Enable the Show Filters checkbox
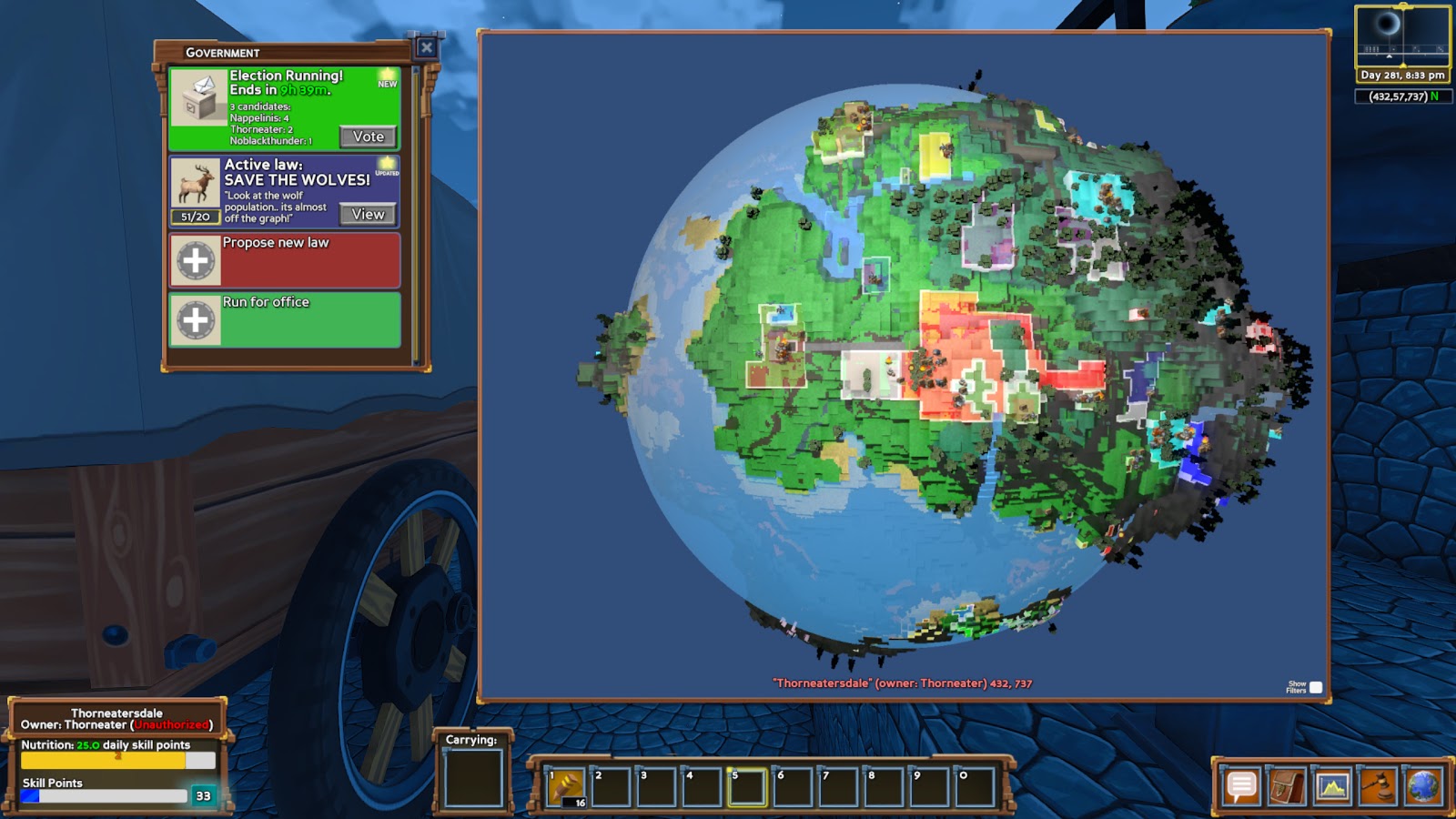Image resolution: width=1456 pixels, height=819 pixels. (x=1314, y=688)
